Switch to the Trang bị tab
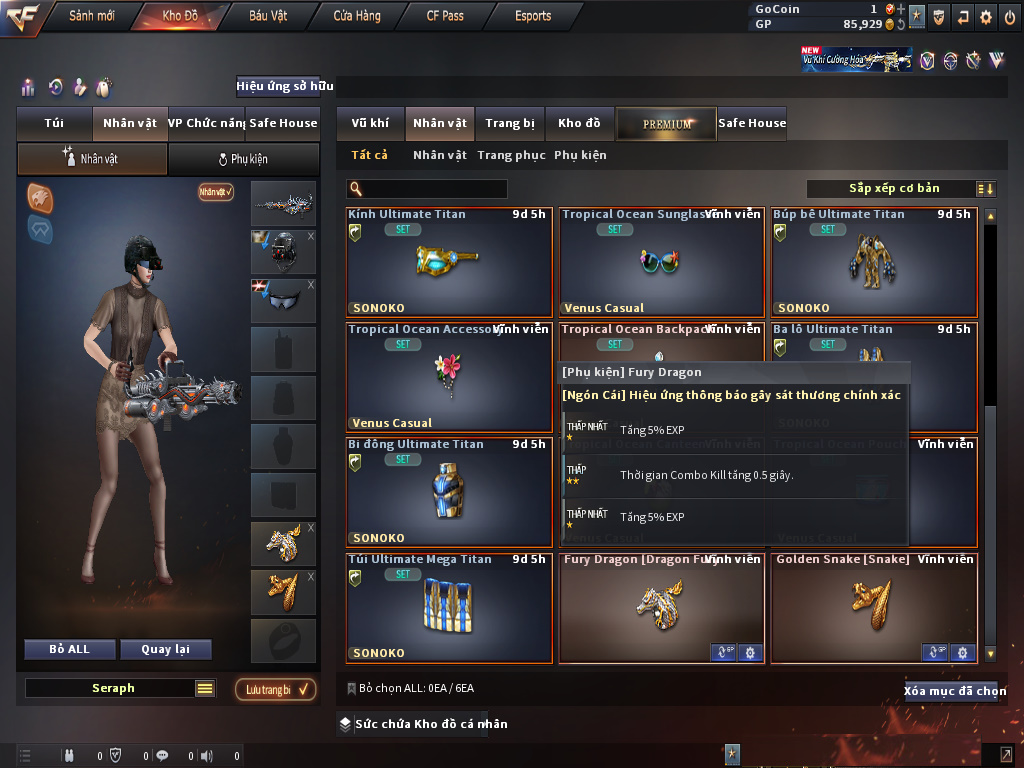1024x768 pixels. point(510,123)
